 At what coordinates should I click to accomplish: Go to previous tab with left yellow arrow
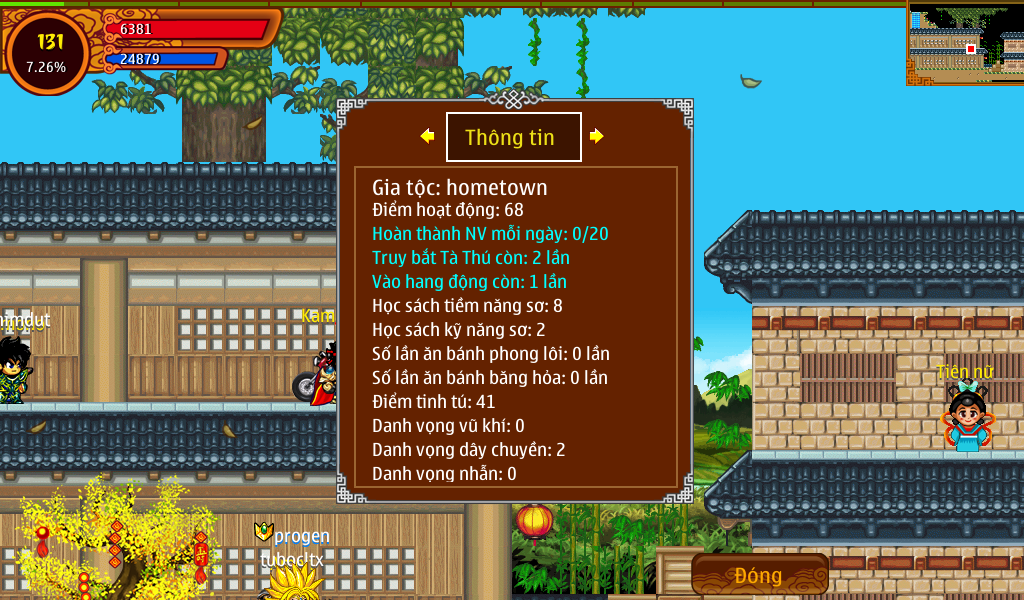(427, 136)
